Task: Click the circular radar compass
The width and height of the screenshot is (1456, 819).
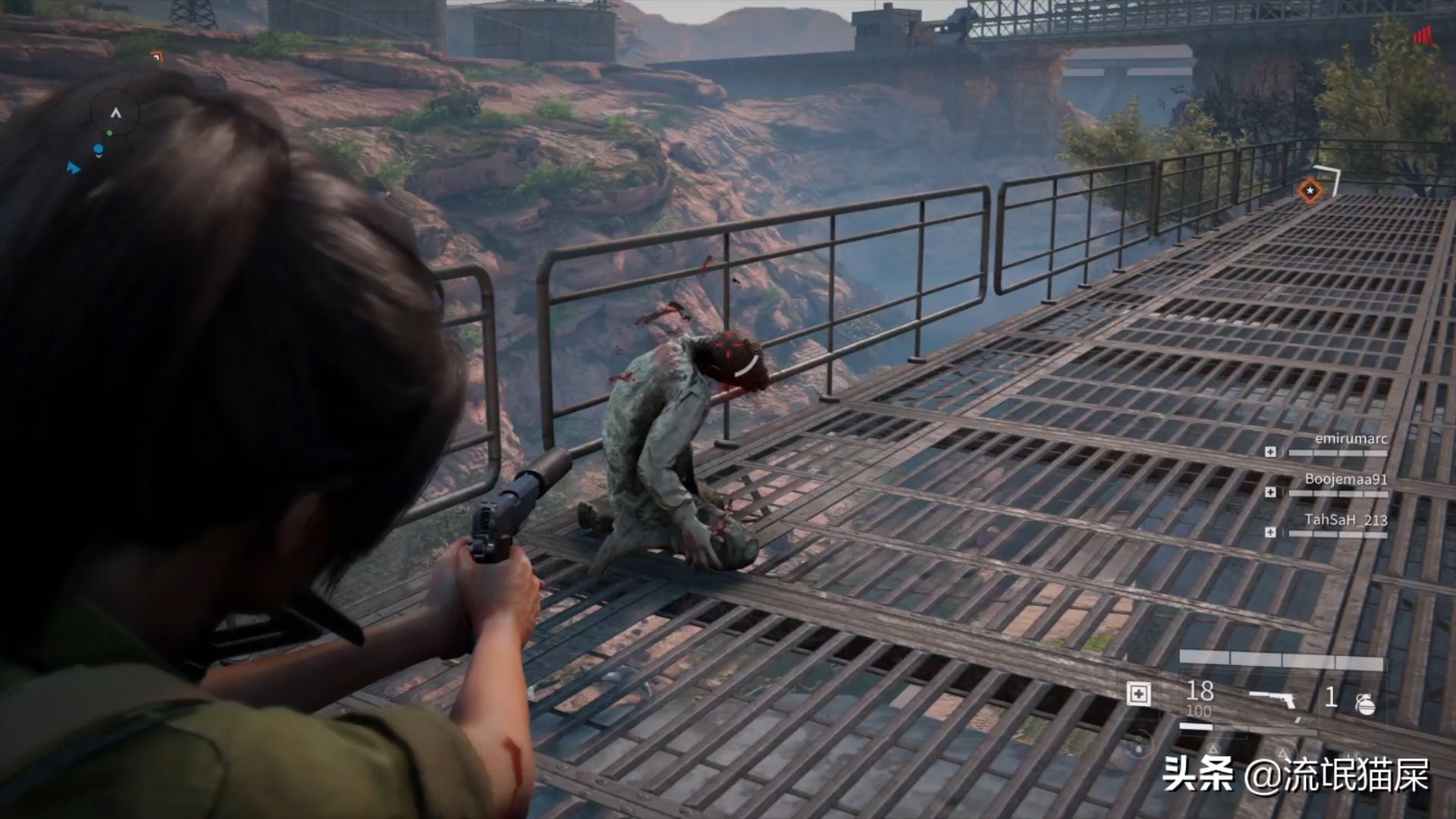Action: [x=115, y=115]
